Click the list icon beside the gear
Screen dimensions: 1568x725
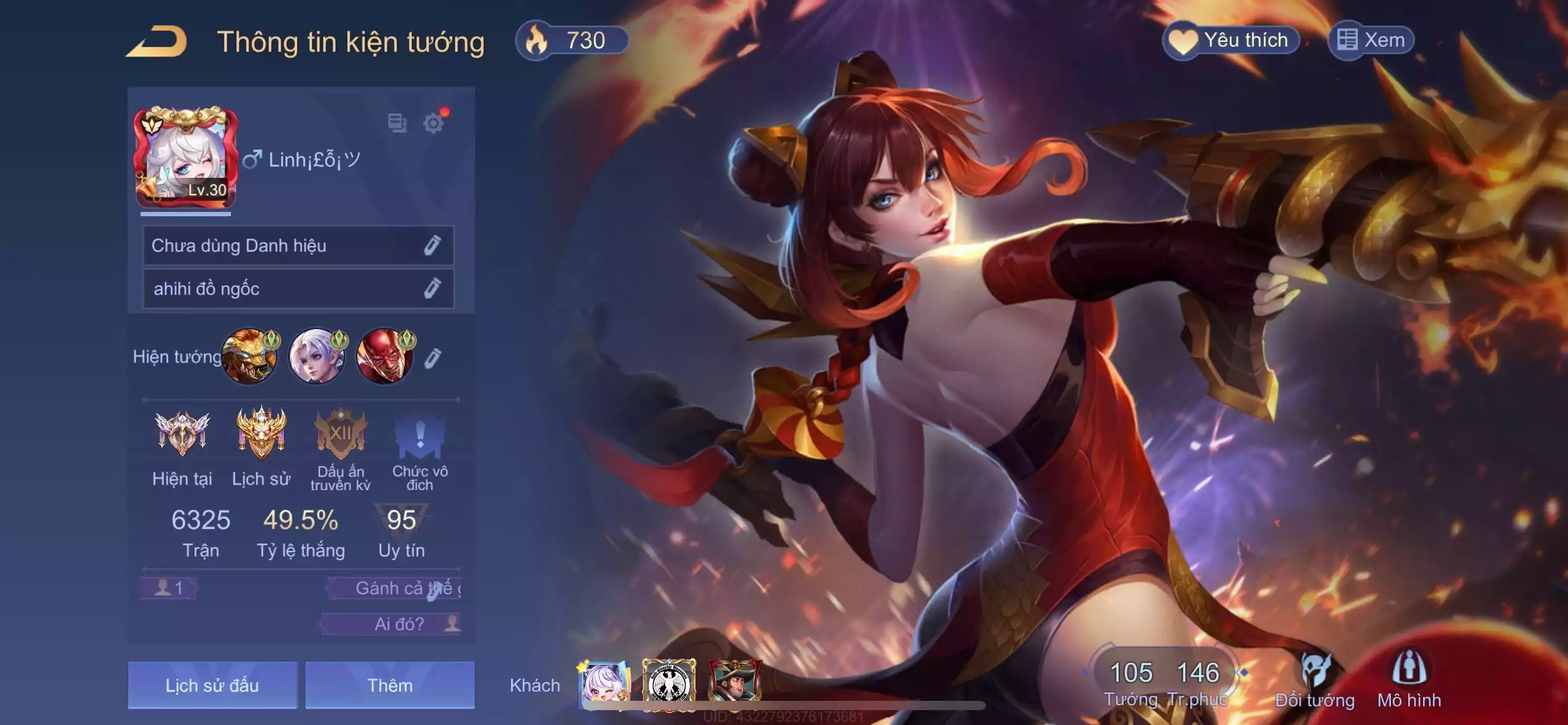pyautogui.click(x=397, y=123)
